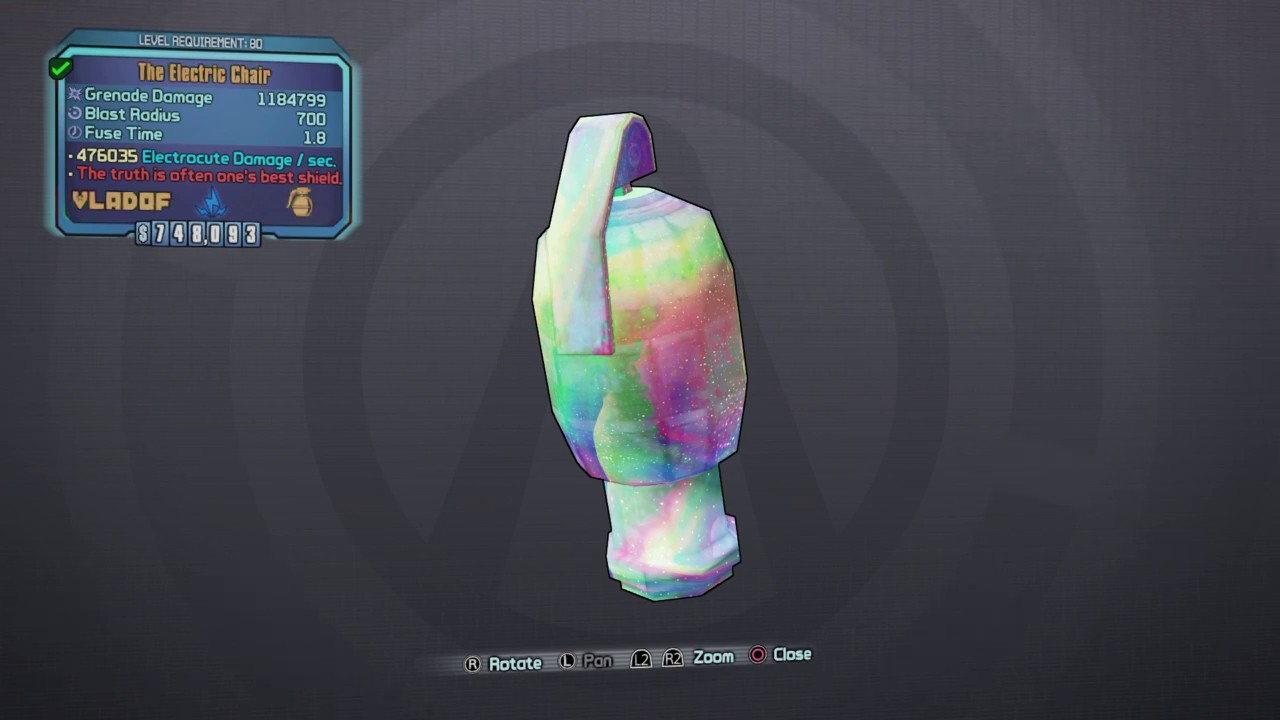This screenshot has width=1280, height=720.
Task: Click the R2 zoom button icon
Action: click(673, 658)
